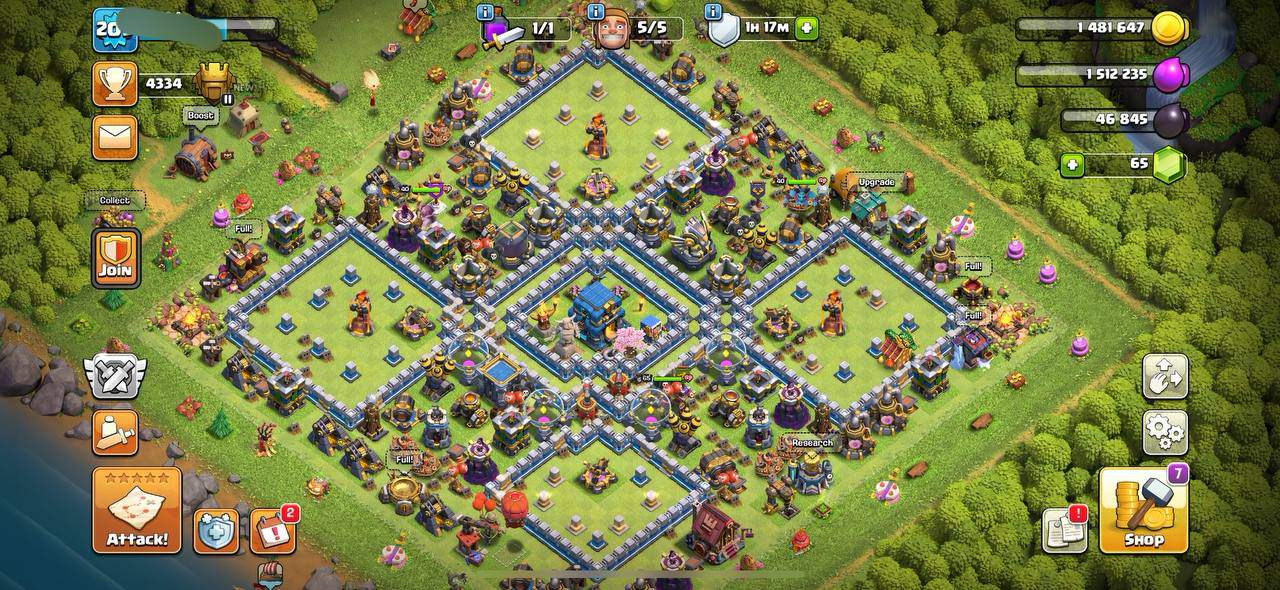This screenshot has width=1280, height=590.
Task: Show the builders 5/5 info
Action: pos(598,13)
